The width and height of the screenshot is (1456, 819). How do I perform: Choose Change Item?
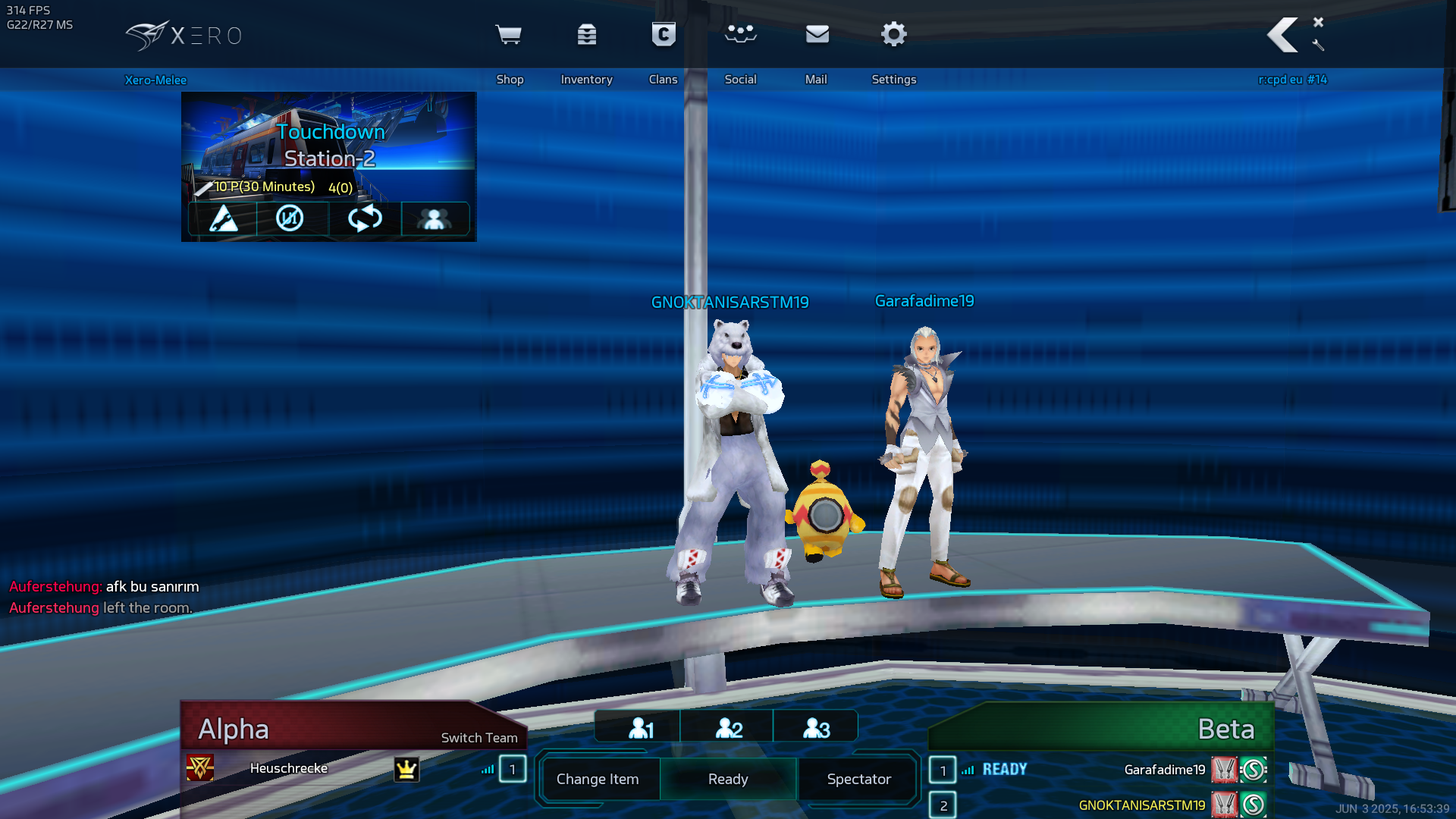[x=598, y=779]
